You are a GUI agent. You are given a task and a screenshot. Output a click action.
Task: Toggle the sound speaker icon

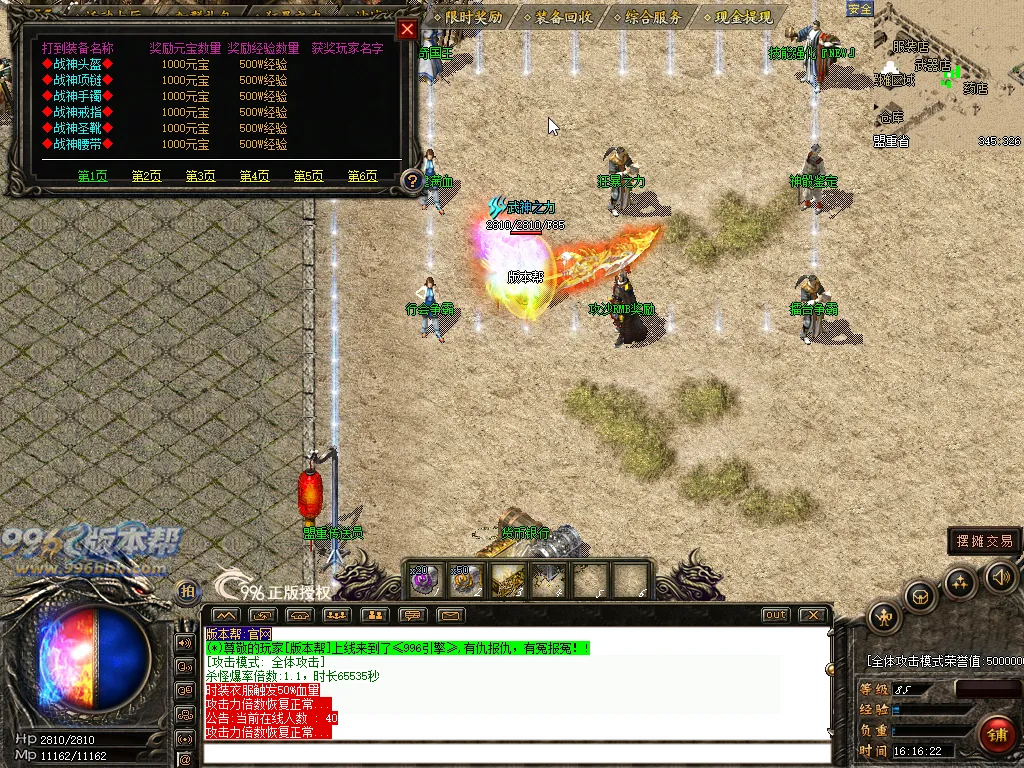(1001, 576)
